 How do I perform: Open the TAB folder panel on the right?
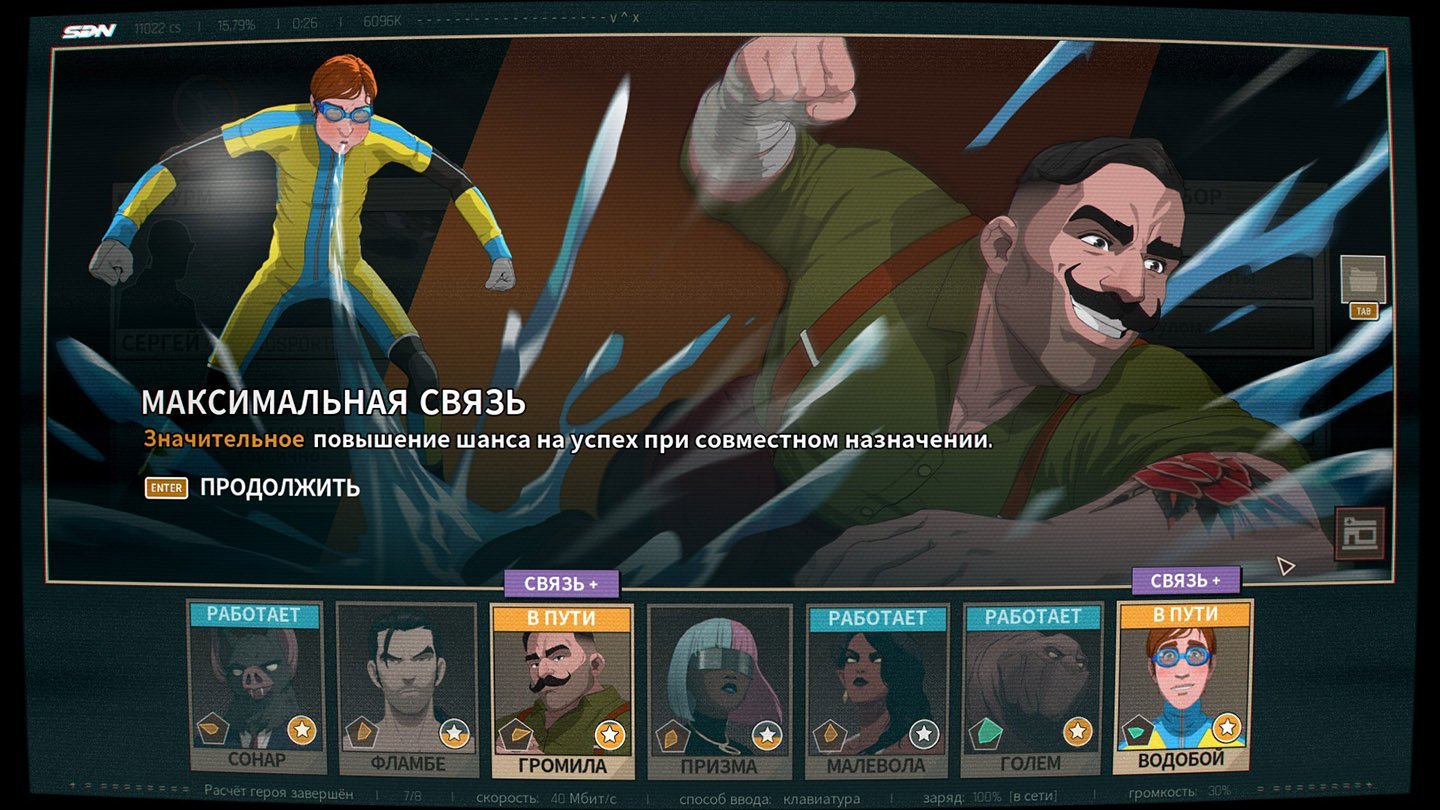pos(1362,286)
